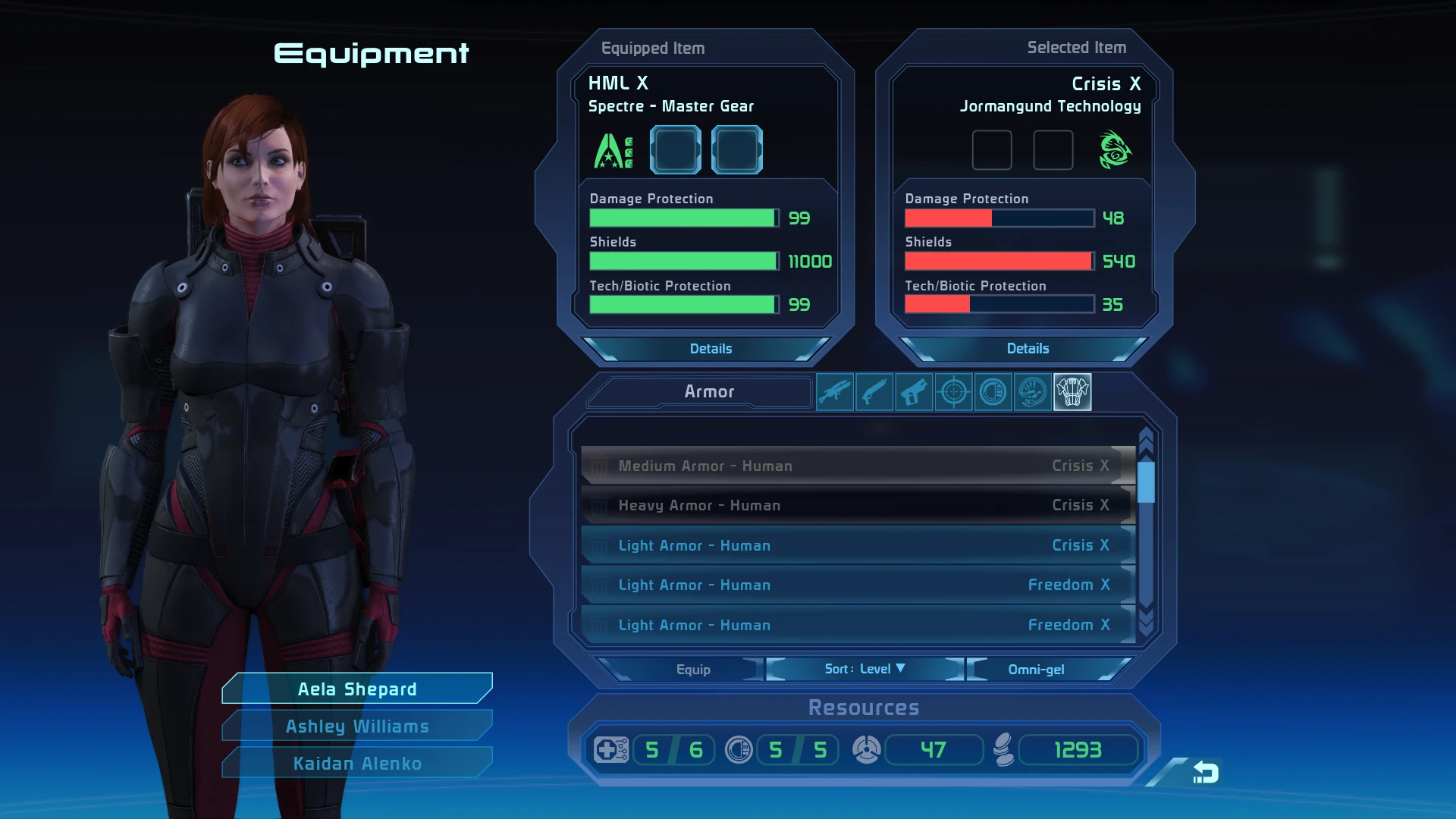1456x819 pixels.
Task: Click the highlighted armor category icon
Action: coord(1072,391)
